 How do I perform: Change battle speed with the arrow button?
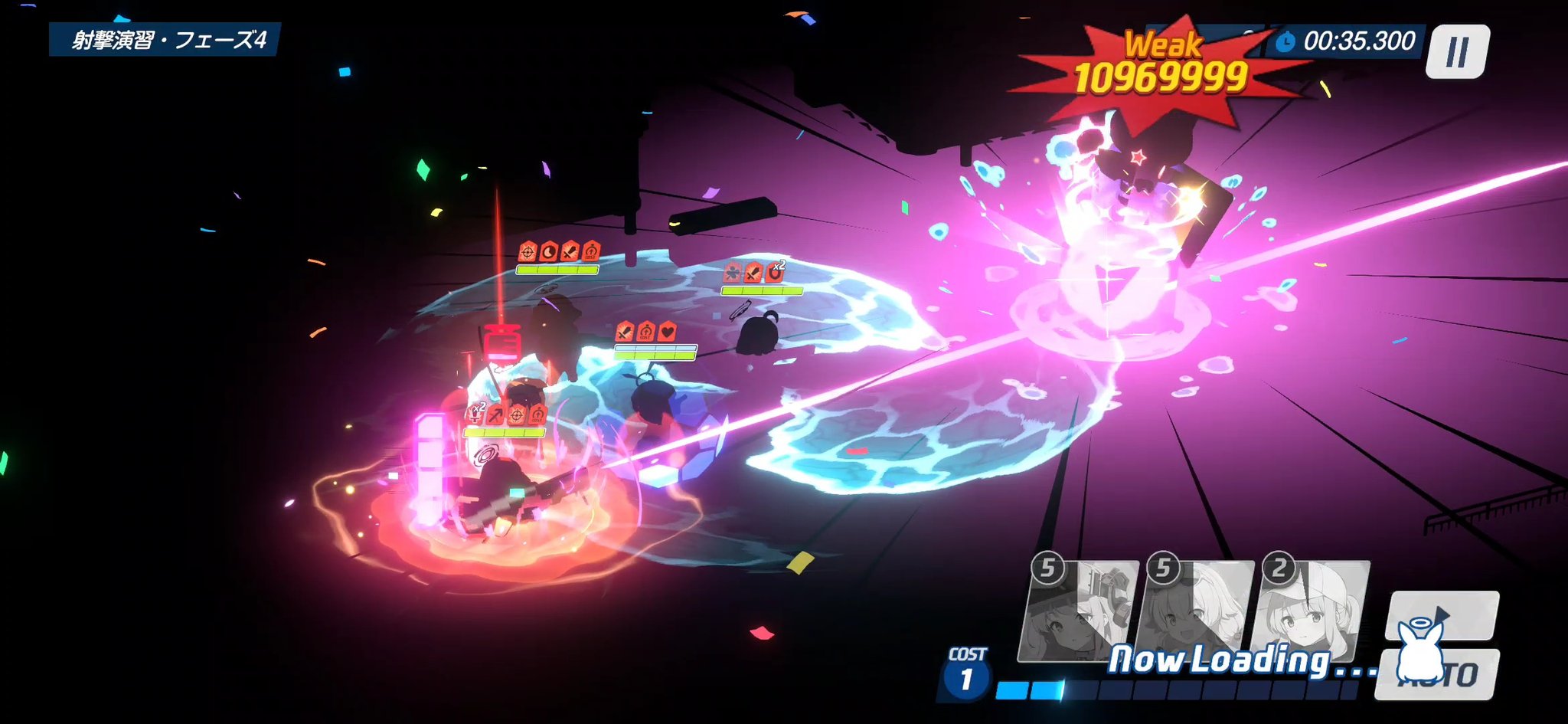coord(1442,614)
